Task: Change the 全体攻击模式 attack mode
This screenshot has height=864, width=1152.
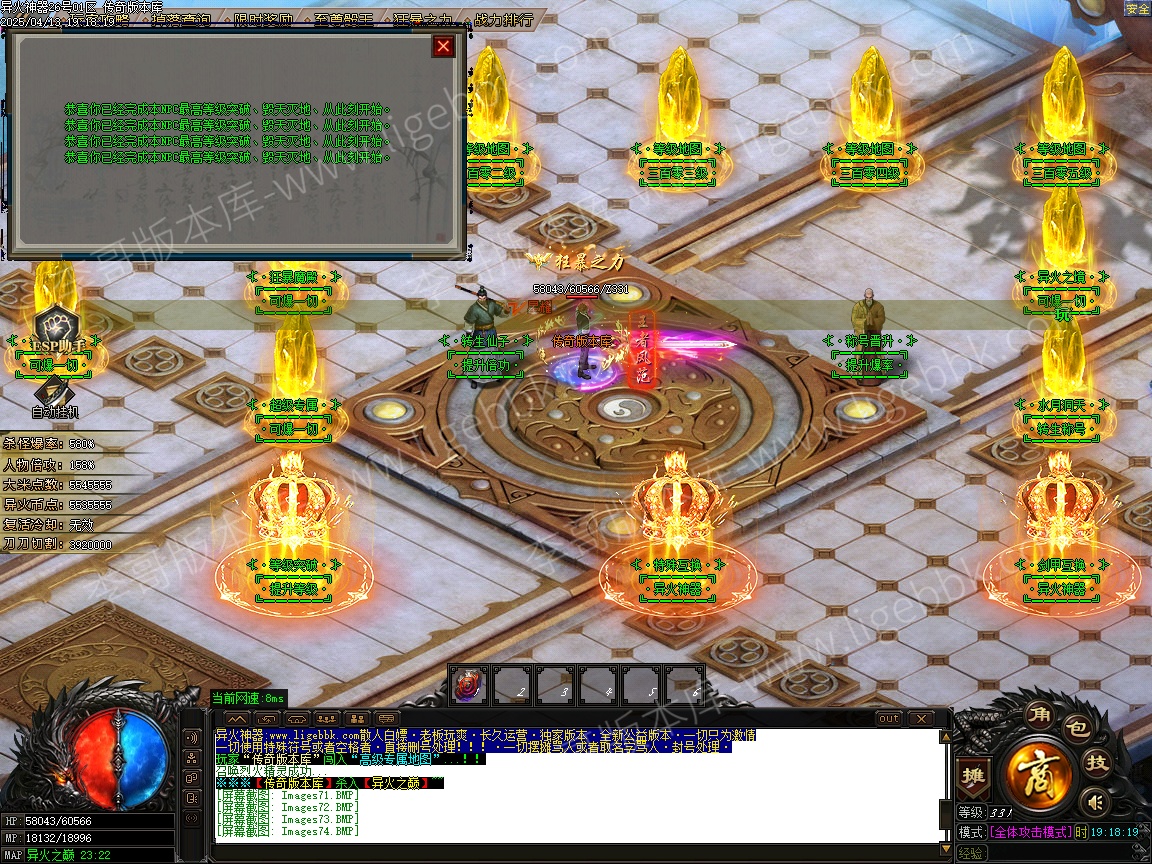Action: pyautogui.click(x=1031, y=832)
